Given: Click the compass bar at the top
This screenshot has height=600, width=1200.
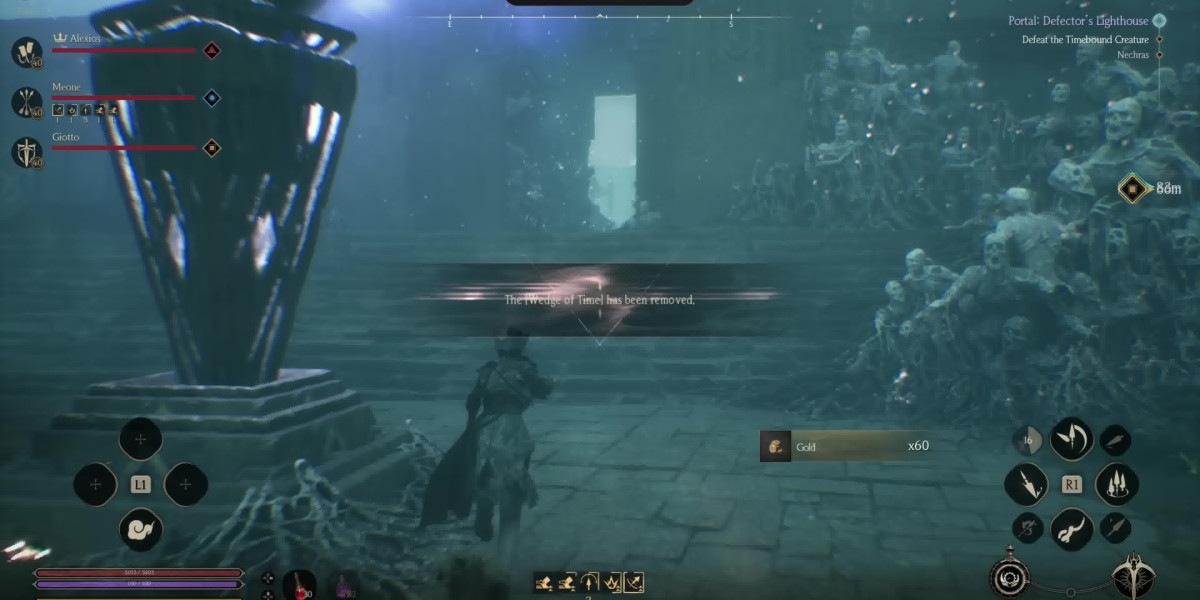Looking at the screenshot, I should [x=598, y=19].
